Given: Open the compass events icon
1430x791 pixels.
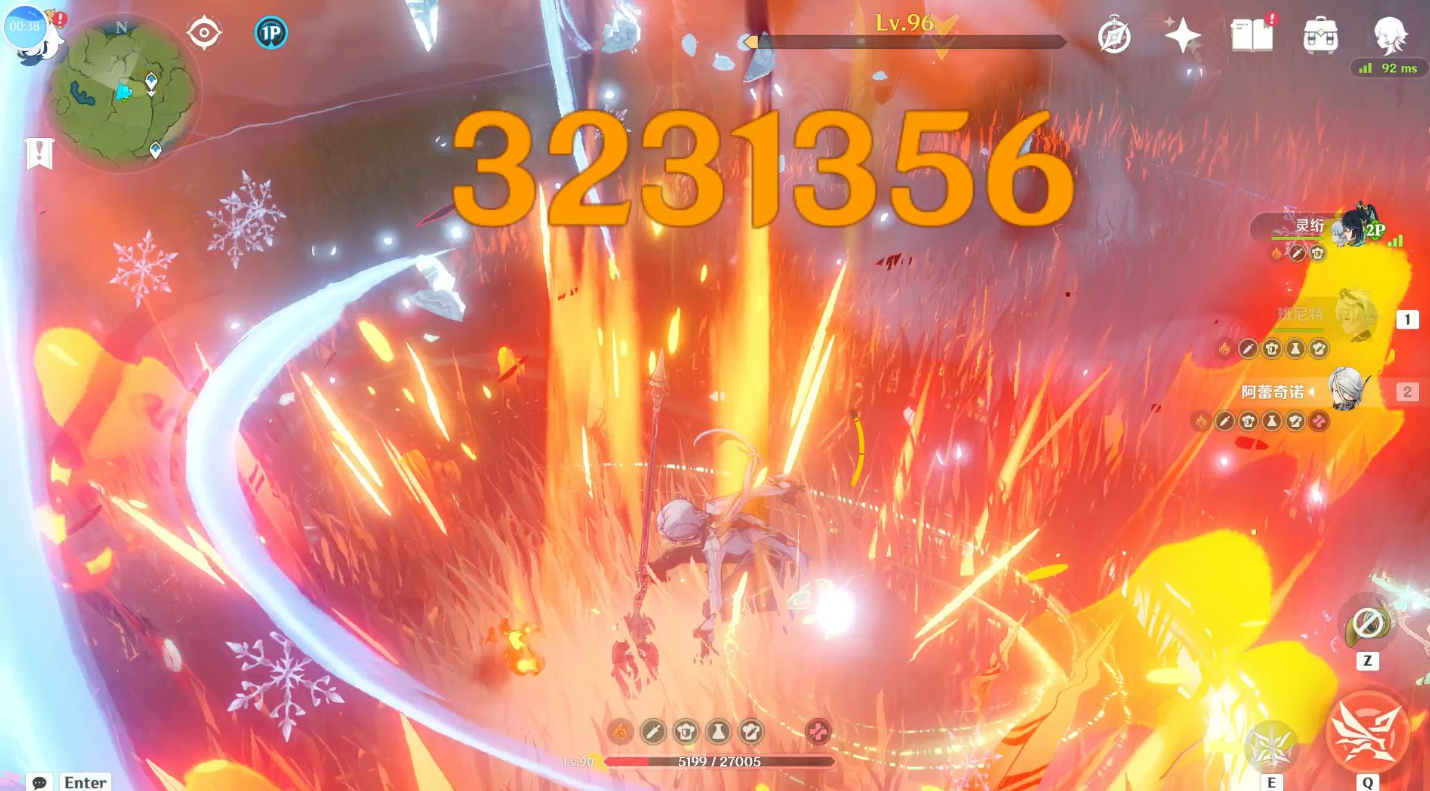Looking at the screenshot, I should 1114,36.
